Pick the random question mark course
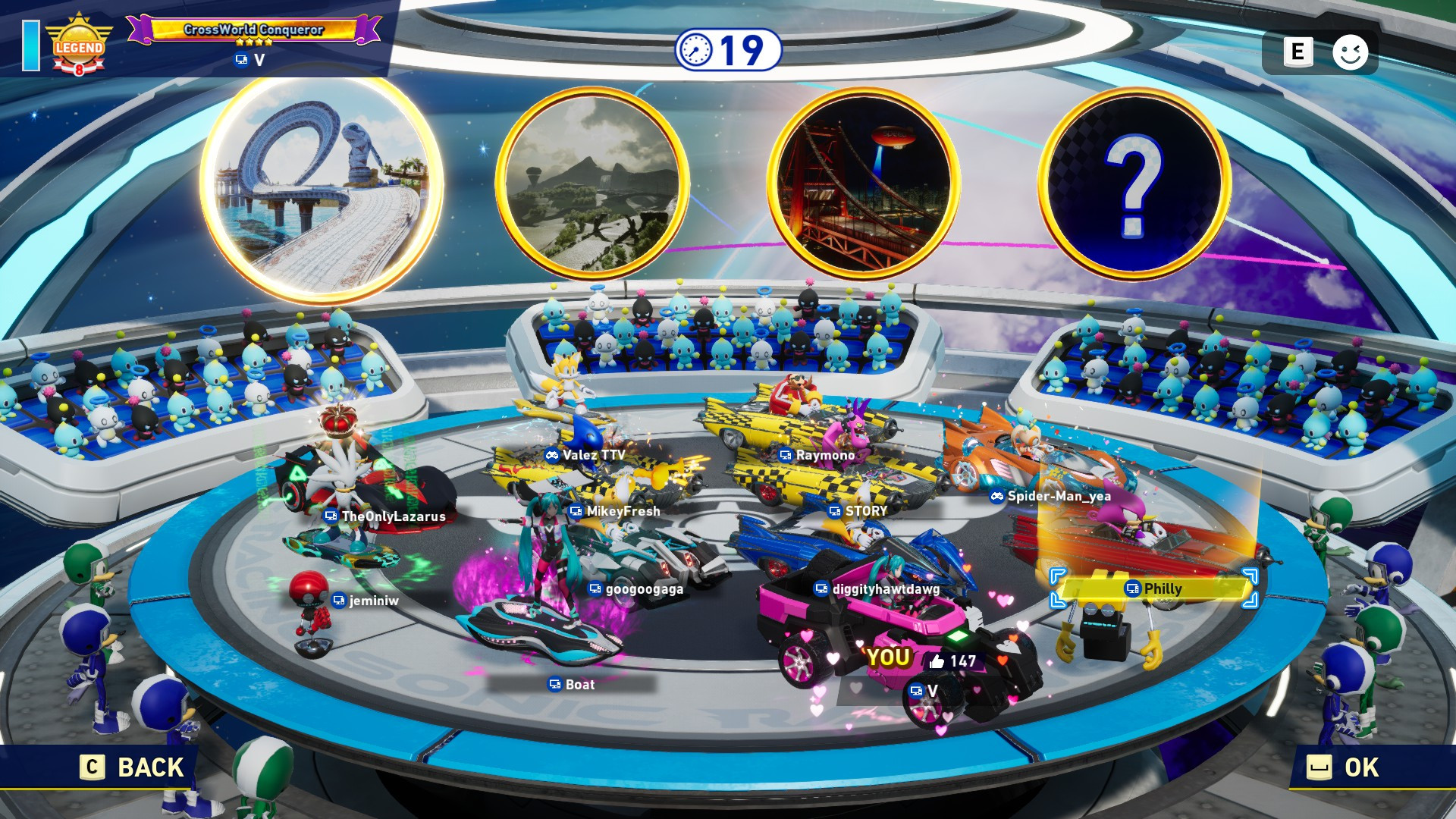Viewport: 1456px width, 819px height. coord(1134,183)
